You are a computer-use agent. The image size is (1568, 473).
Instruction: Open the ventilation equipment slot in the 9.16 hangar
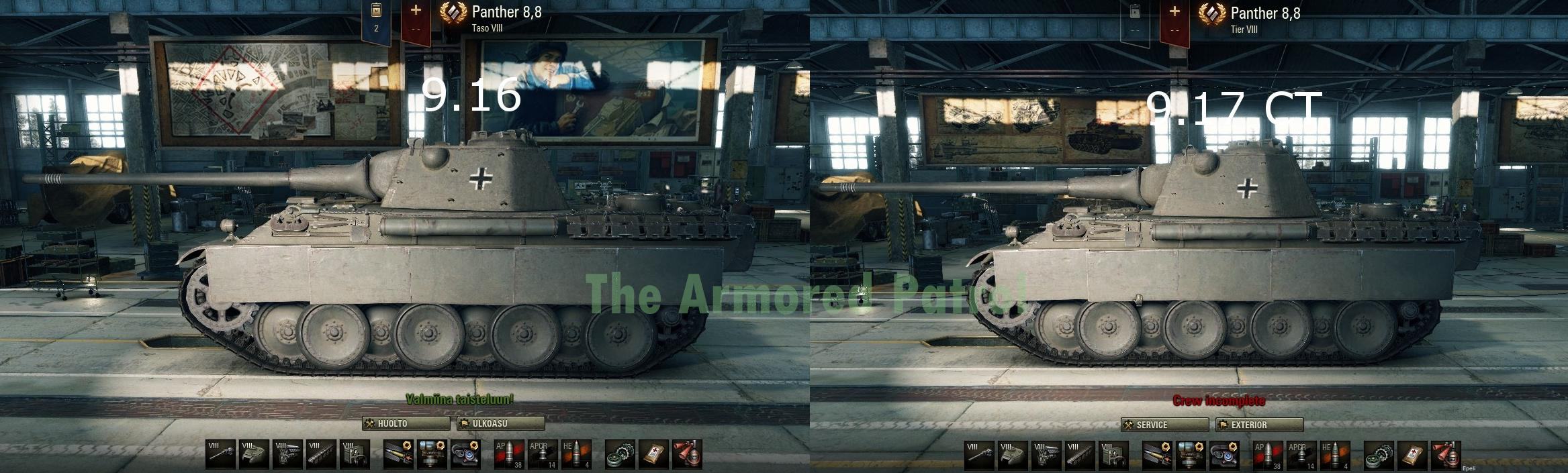click(466, 454)
